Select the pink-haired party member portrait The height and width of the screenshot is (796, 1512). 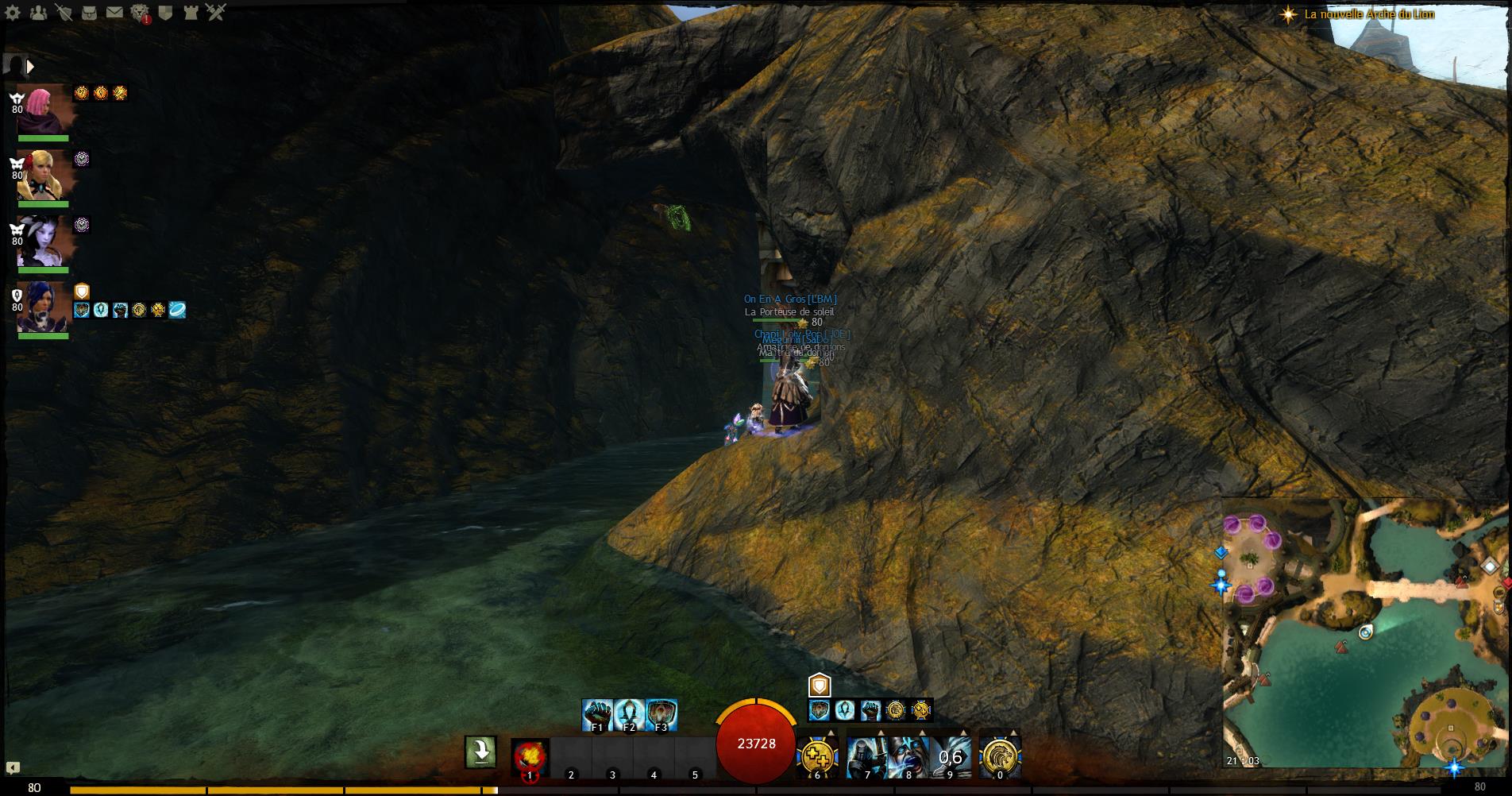click(x=44, y=110)
